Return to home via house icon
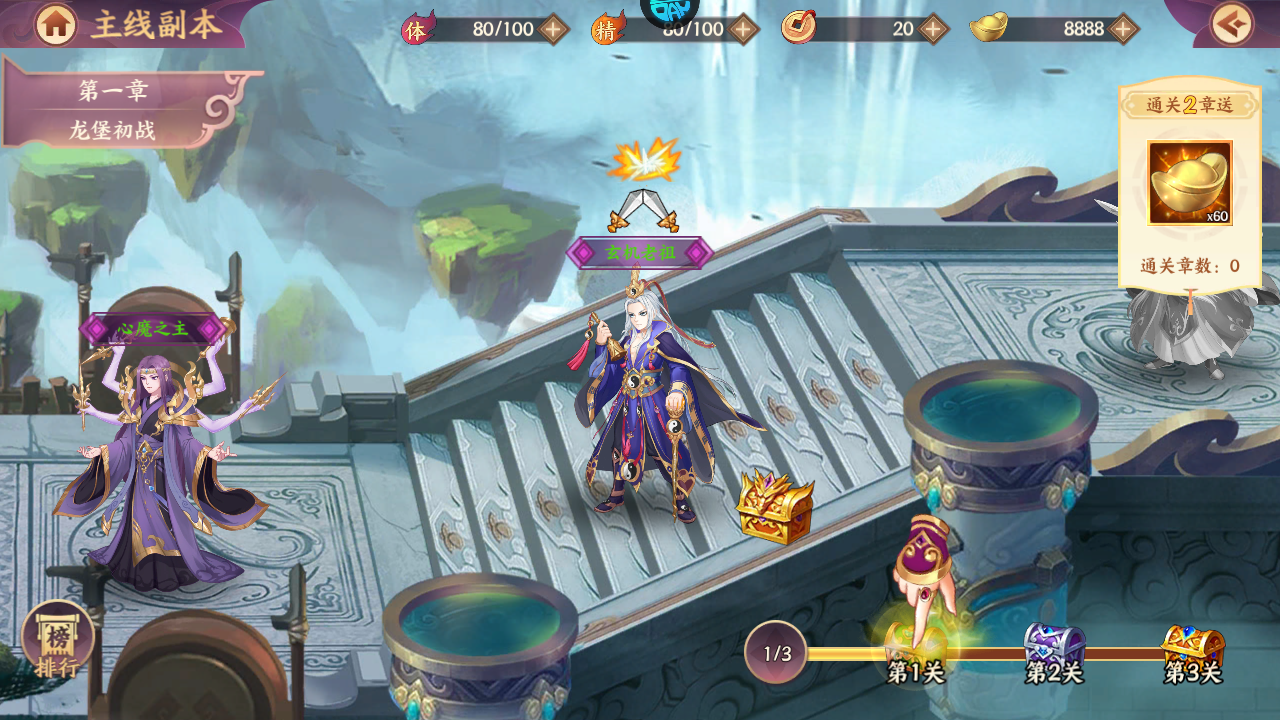 point(56,25)
